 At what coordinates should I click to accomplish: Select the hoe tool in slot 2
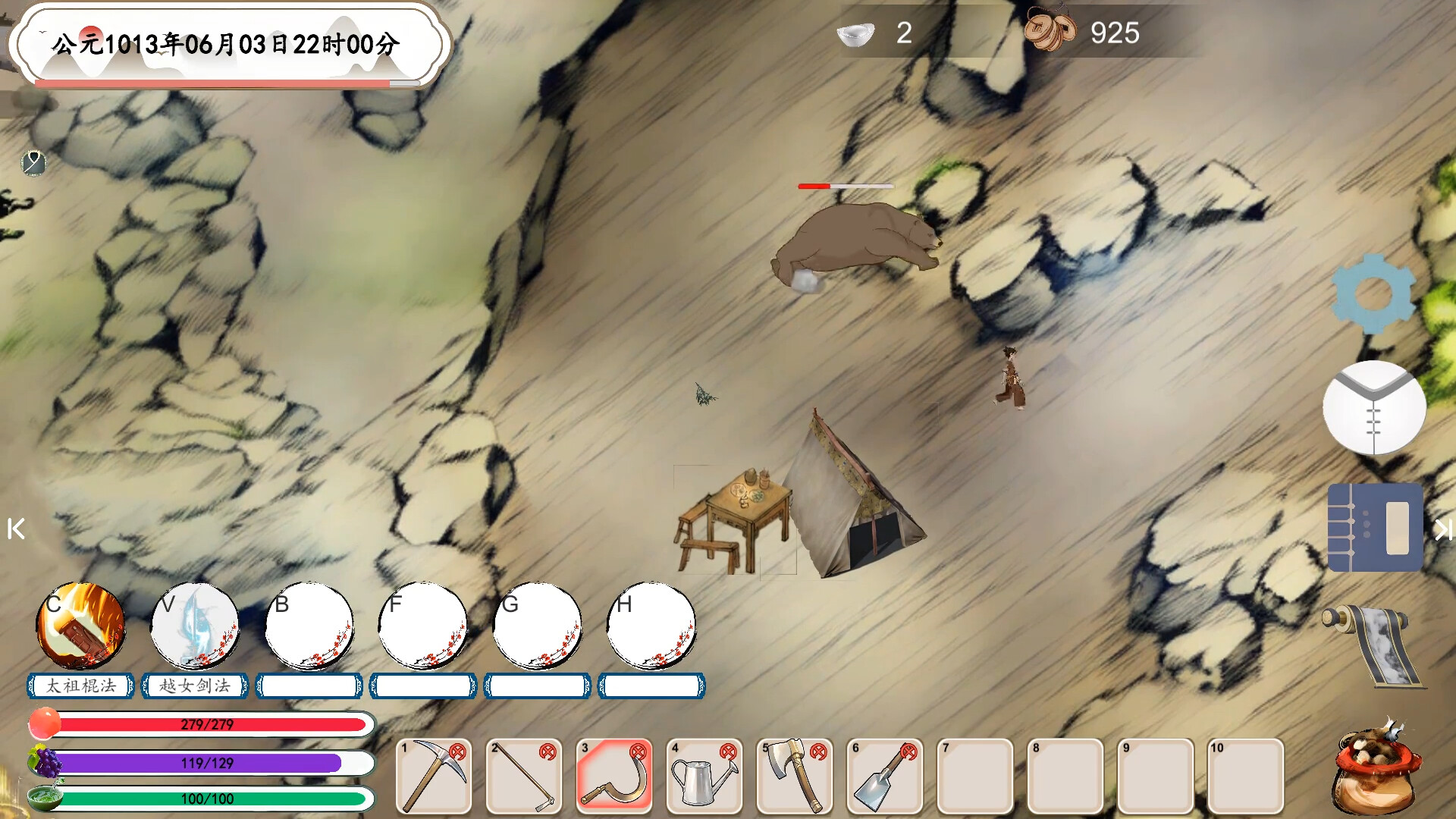pyautogui.click(x=524, y=776)
